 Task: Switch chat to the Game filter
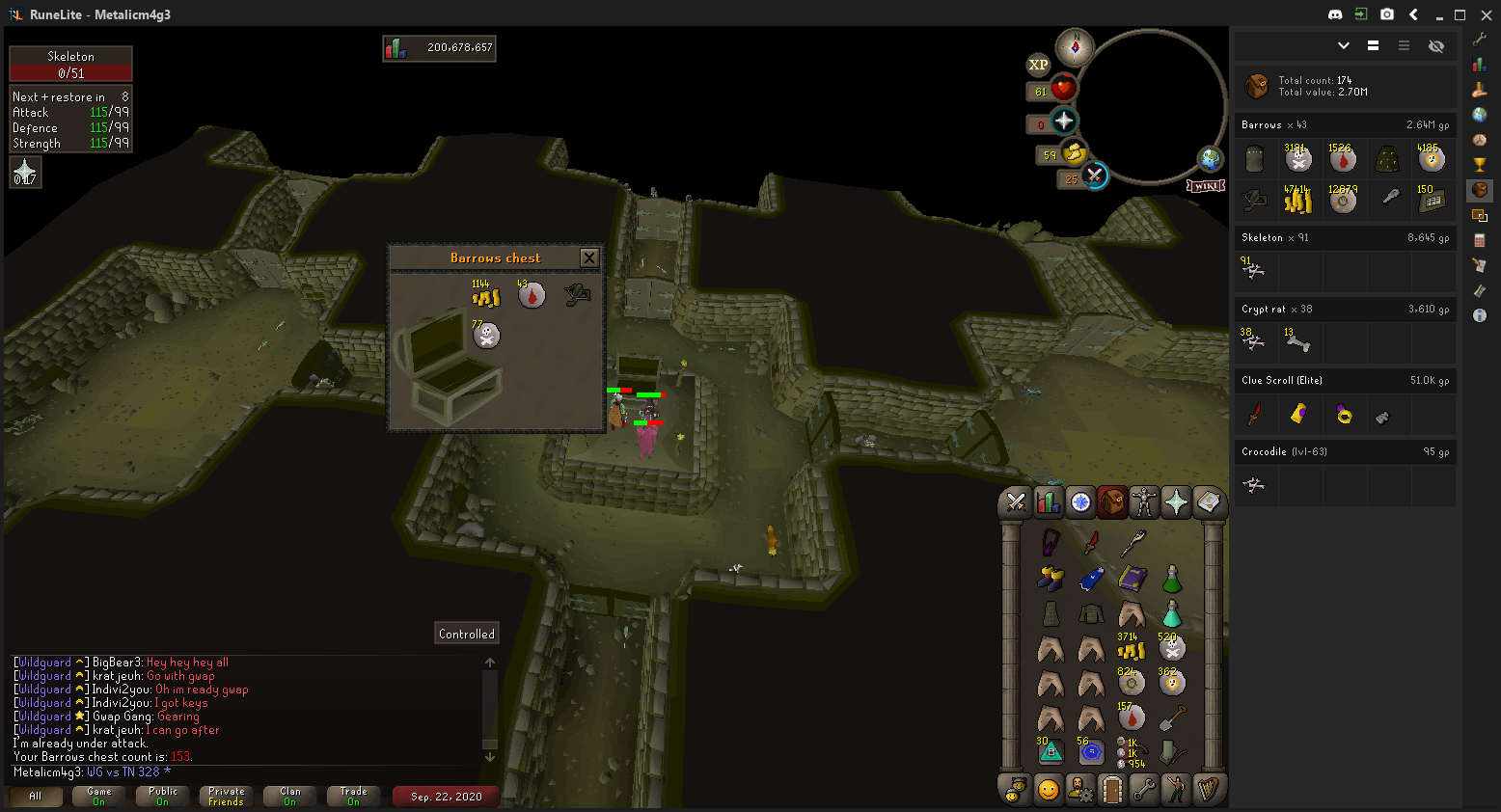point(99,796)
